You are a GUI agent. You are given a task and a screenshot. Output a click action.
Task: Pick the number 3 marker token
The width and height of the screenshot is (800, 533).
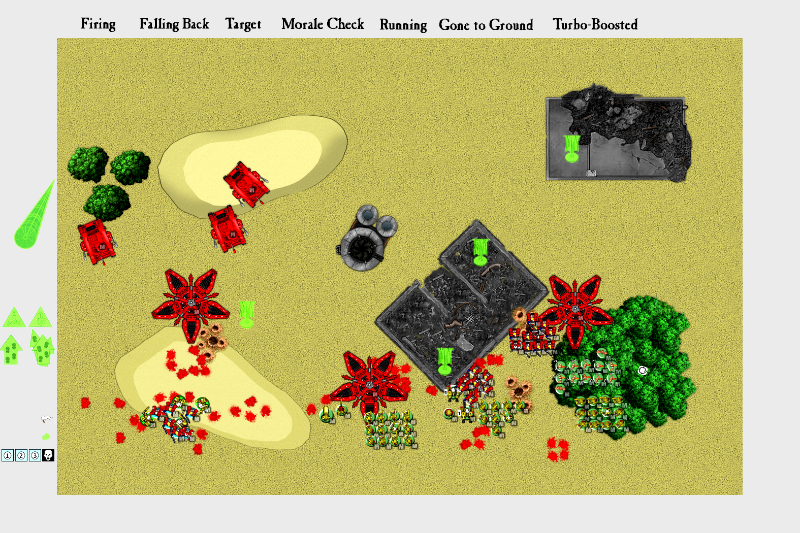(35, 456)
